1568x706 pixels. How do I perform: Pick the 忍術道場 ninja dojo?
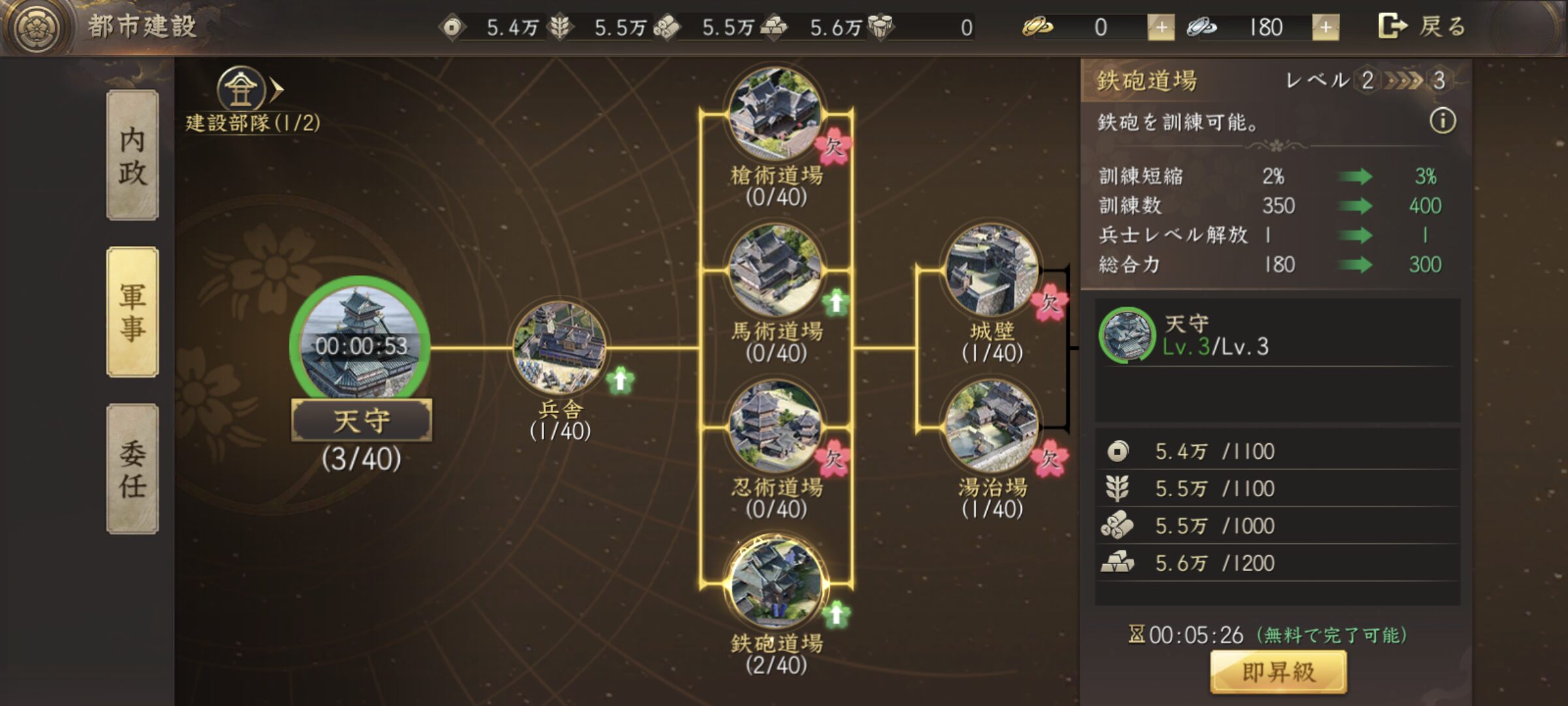tap(776, 427)
